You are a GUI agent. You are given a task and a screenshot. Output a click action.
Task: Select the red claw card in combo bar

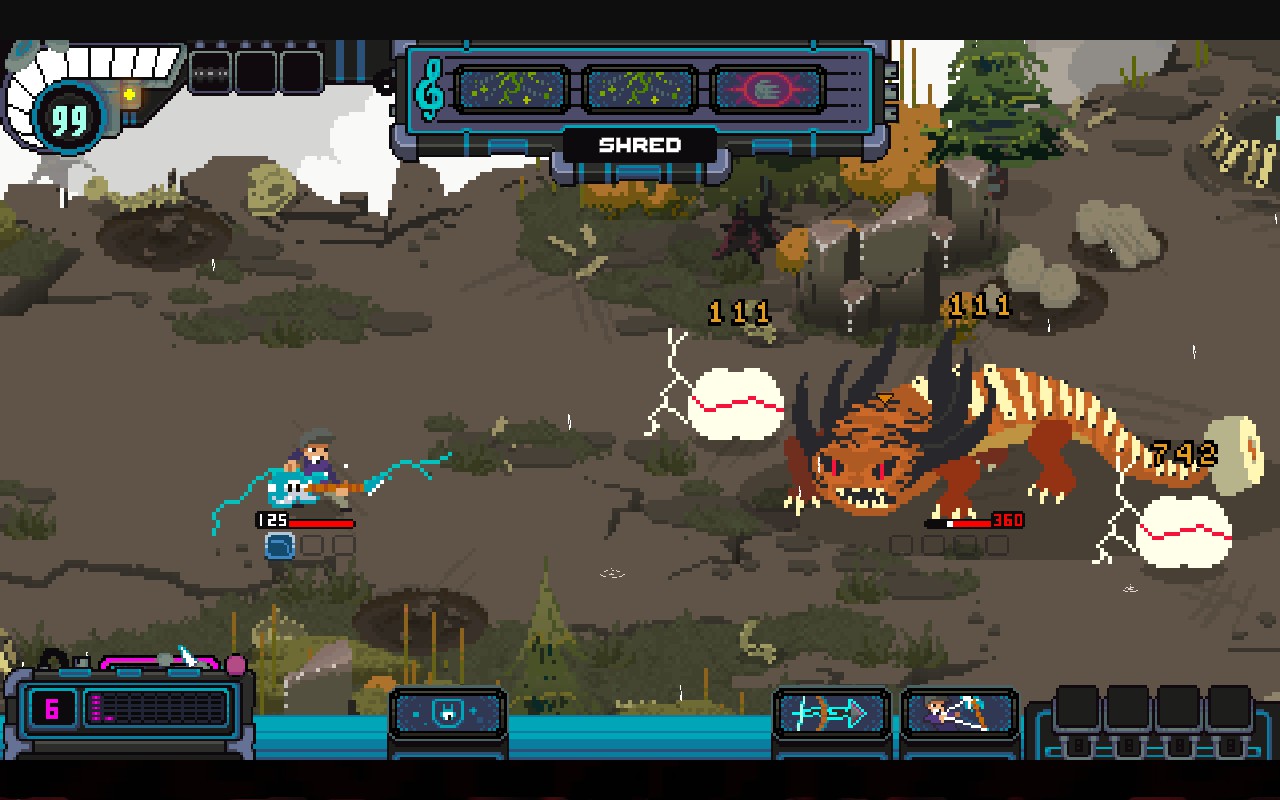tap(768, 89)
